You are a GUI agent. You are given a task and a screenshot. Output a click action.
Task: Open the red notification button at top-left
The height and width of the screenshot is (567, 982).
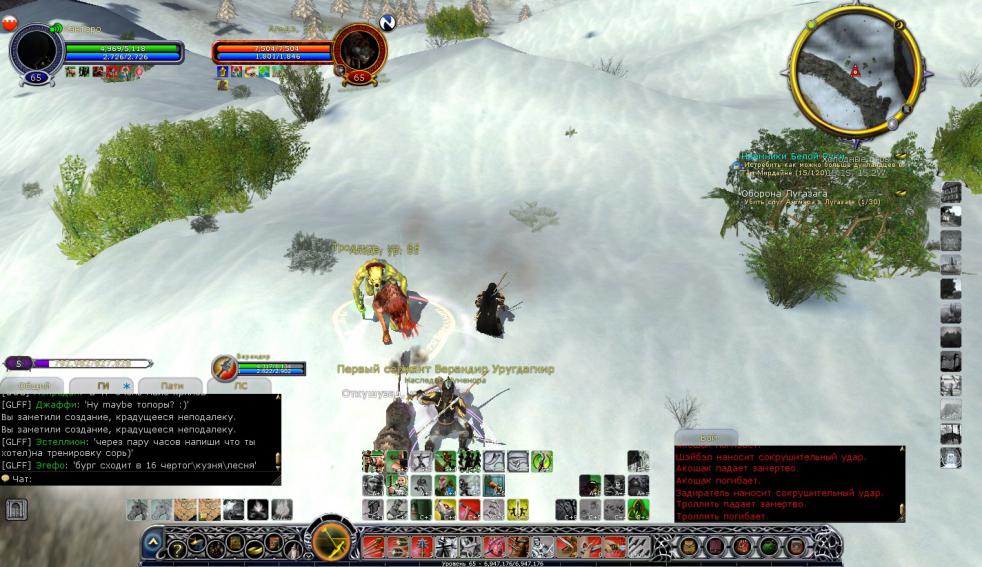[12, 25]
